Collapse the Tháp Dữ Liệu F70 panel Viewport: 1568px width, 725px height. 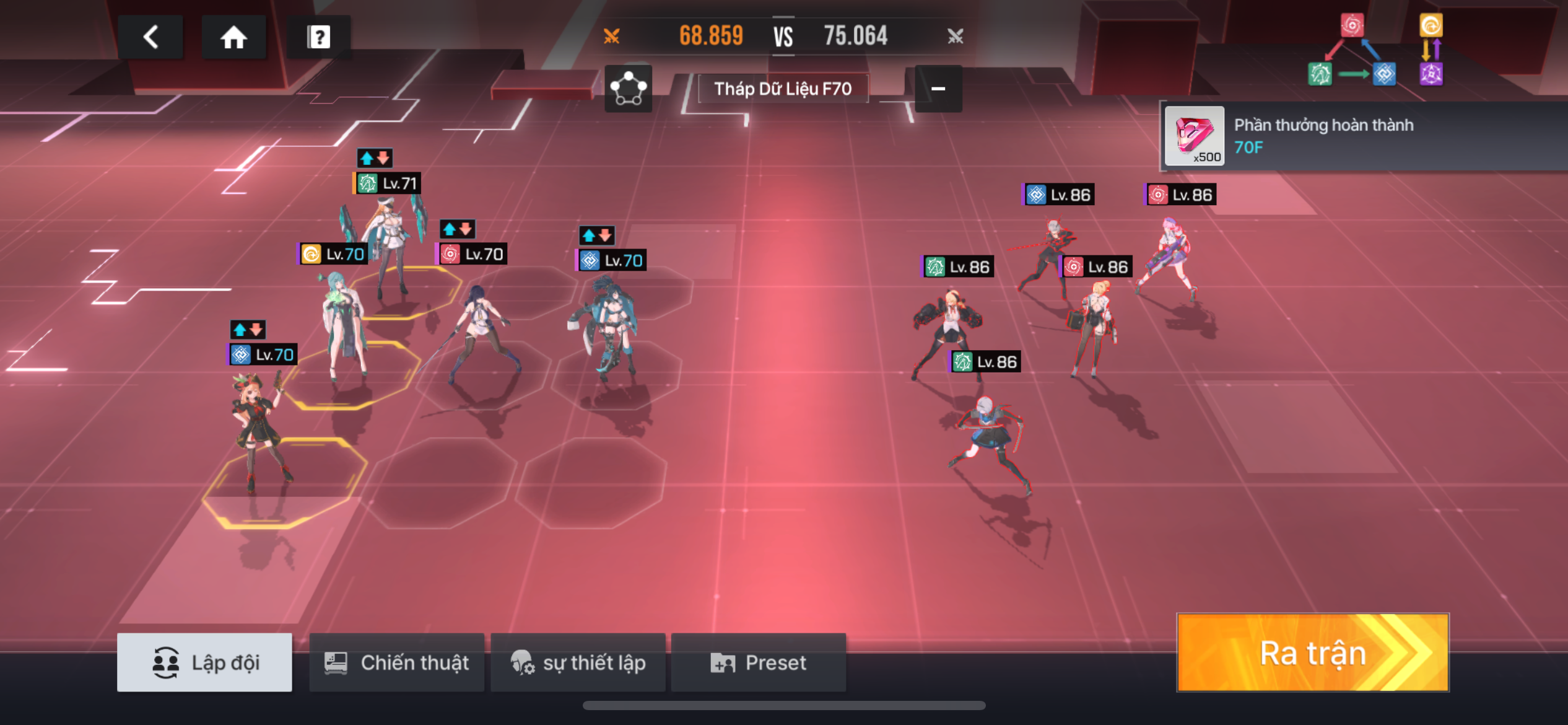tap(938, 89)
